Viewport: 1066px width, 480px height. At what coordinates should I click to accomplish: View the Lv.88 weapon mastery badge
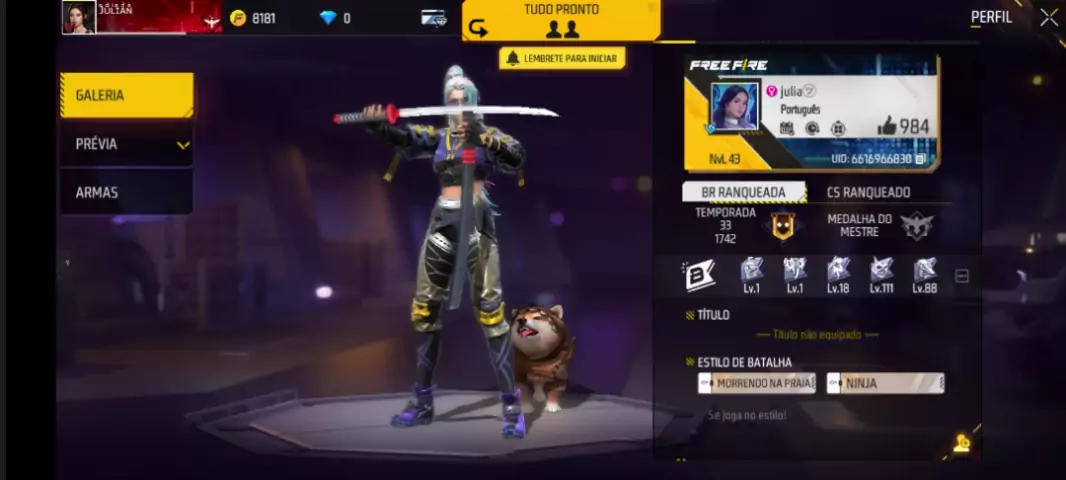point(924,274)
